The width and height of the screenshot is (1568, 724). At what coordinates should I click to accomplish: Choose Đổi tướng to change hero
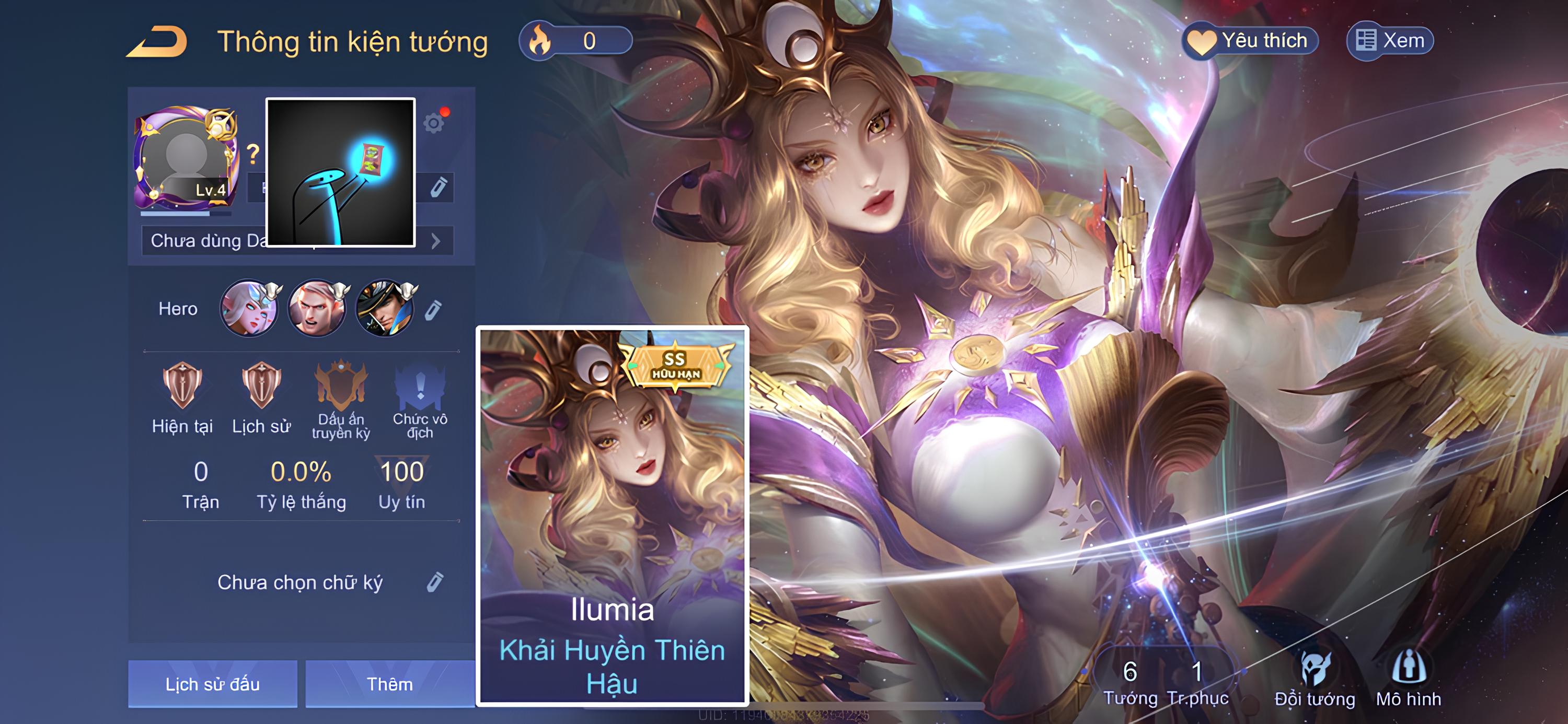tap(1315, 680)
